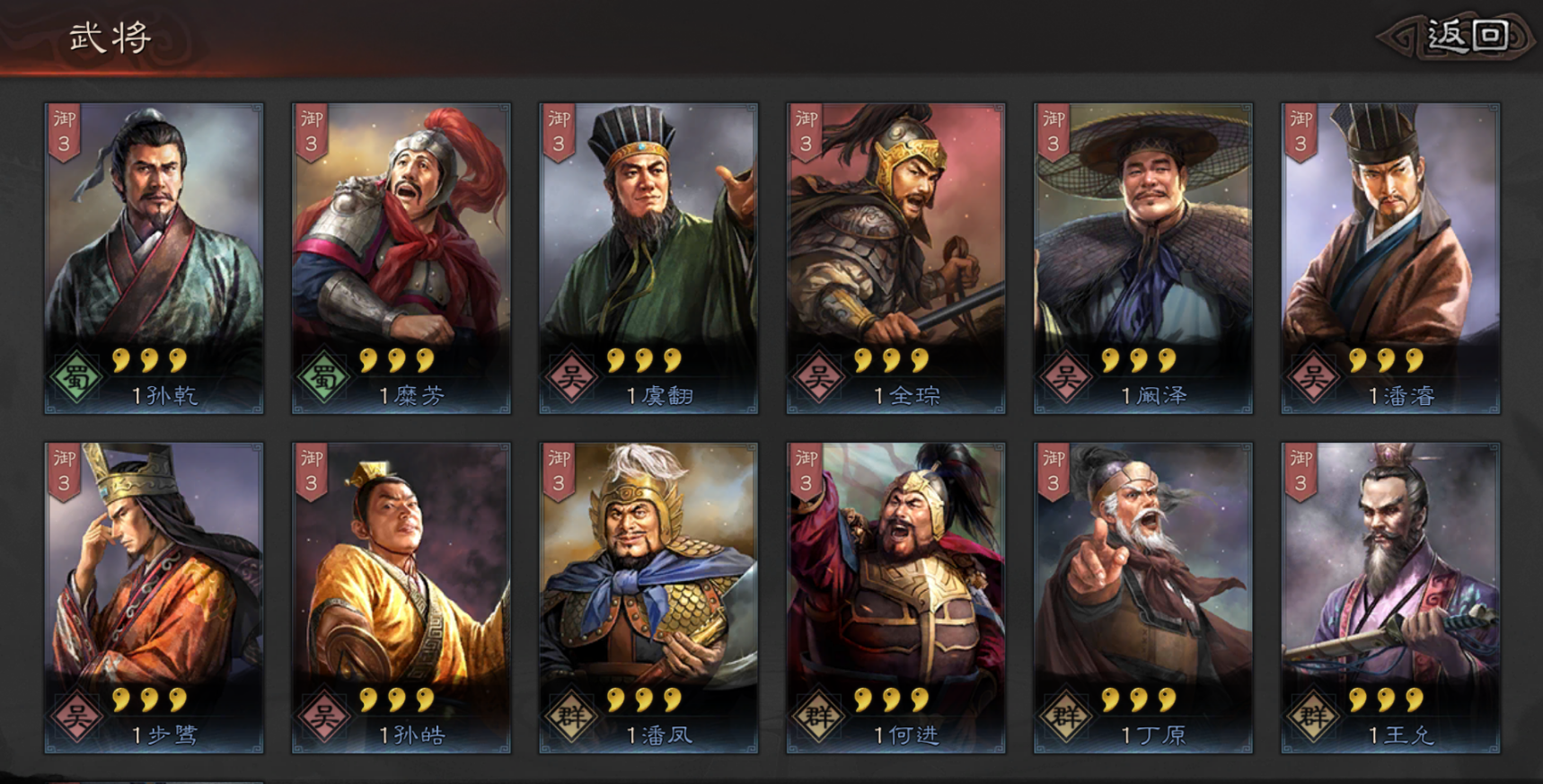Select the 步骘 general card
Image resolution: width=1543 pixels, height=784 pixels.
[x=154, y=597]
